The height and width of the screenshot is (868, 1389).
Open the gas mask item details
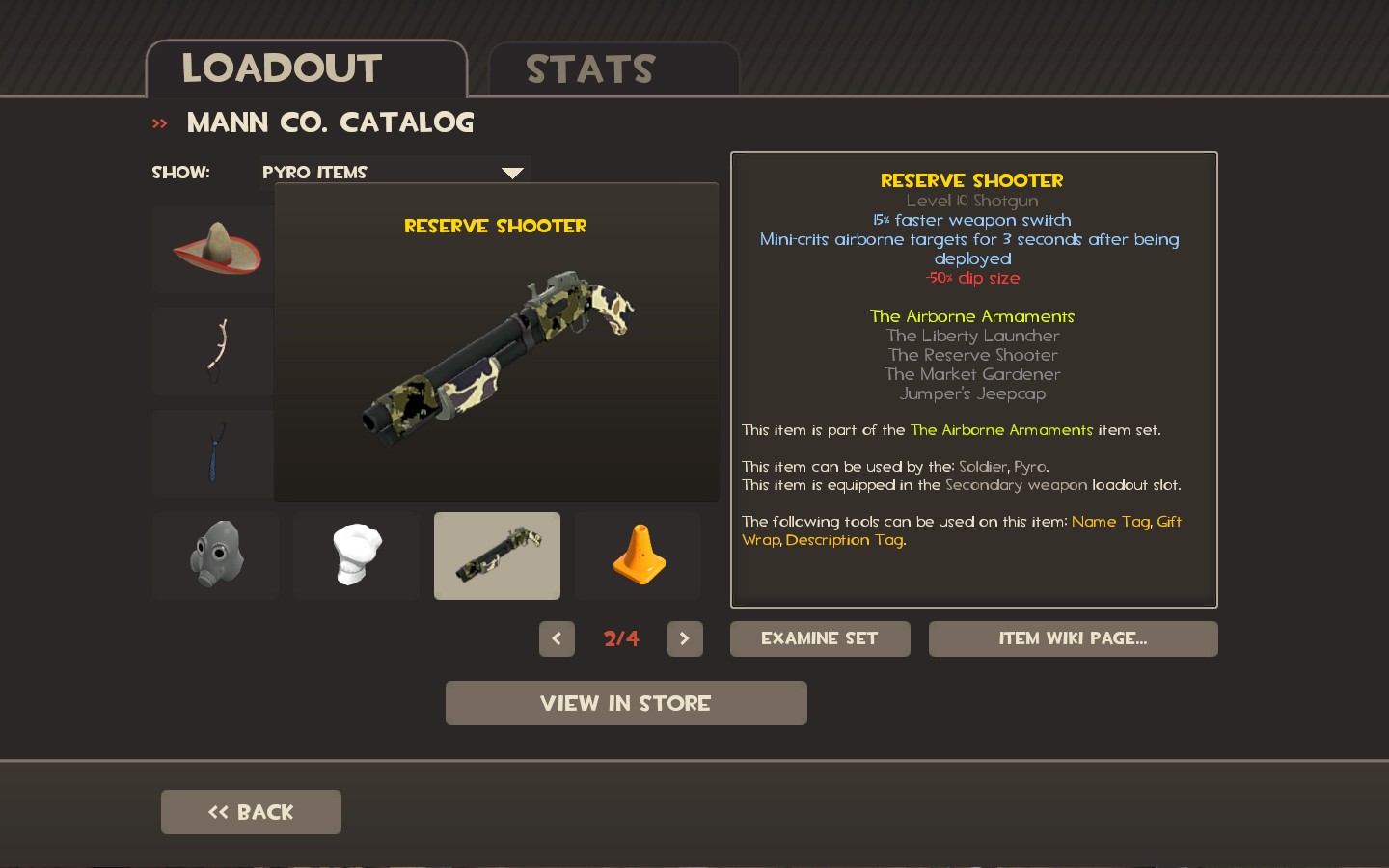tap(215, 556)
